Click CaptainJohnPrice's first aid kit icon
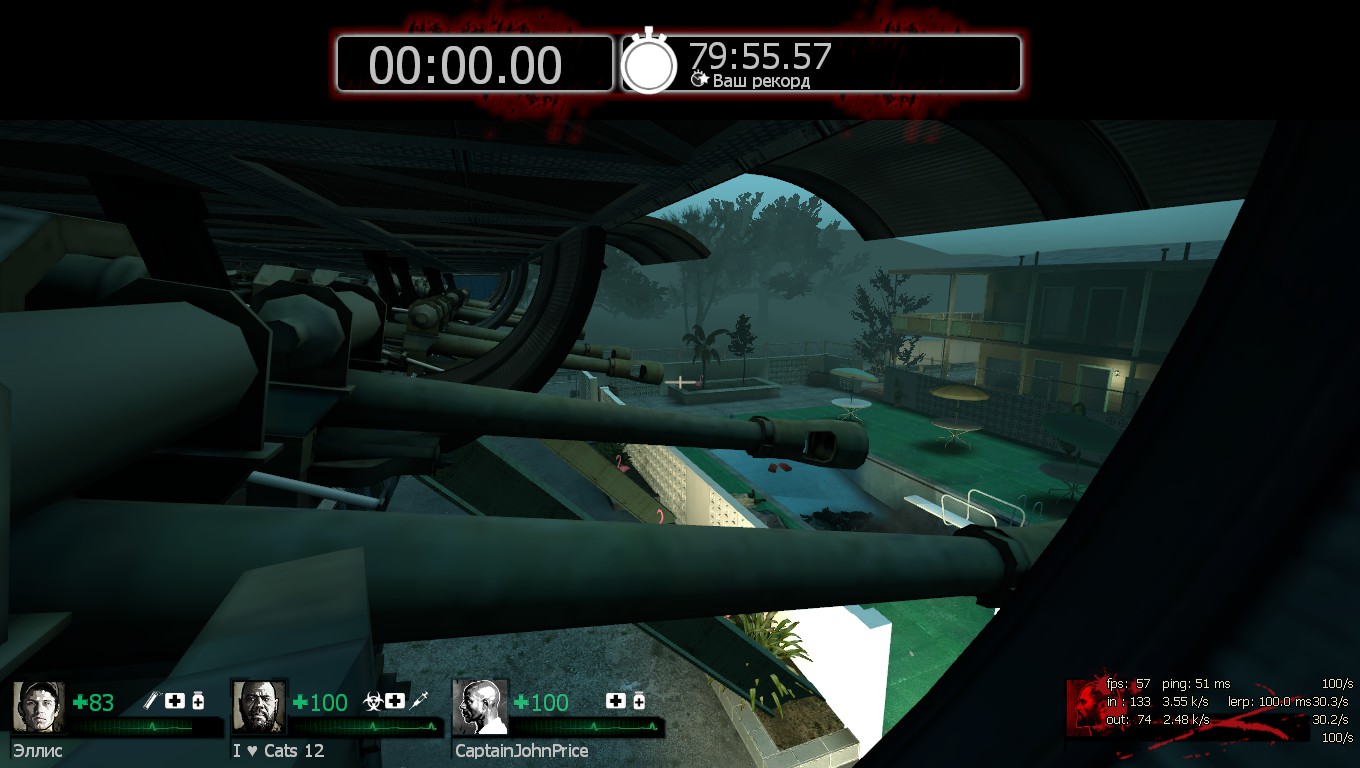This screenshot has height=768, width=1360. [x=615, y=701]
